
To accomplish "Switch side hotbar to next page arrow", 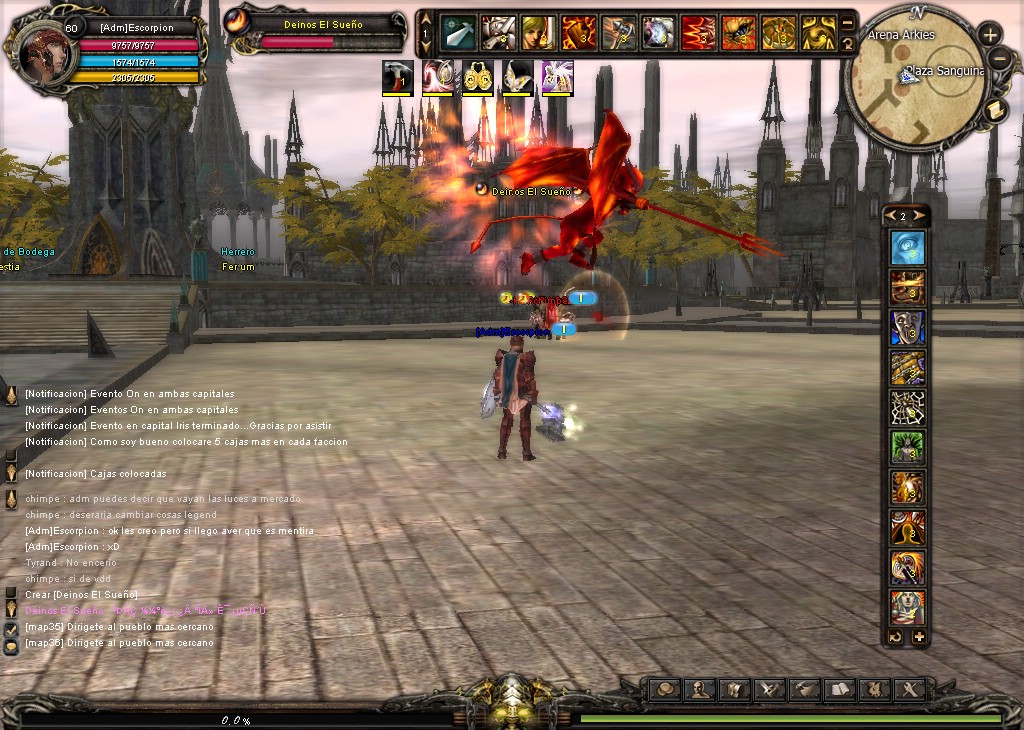I will 921,216.
